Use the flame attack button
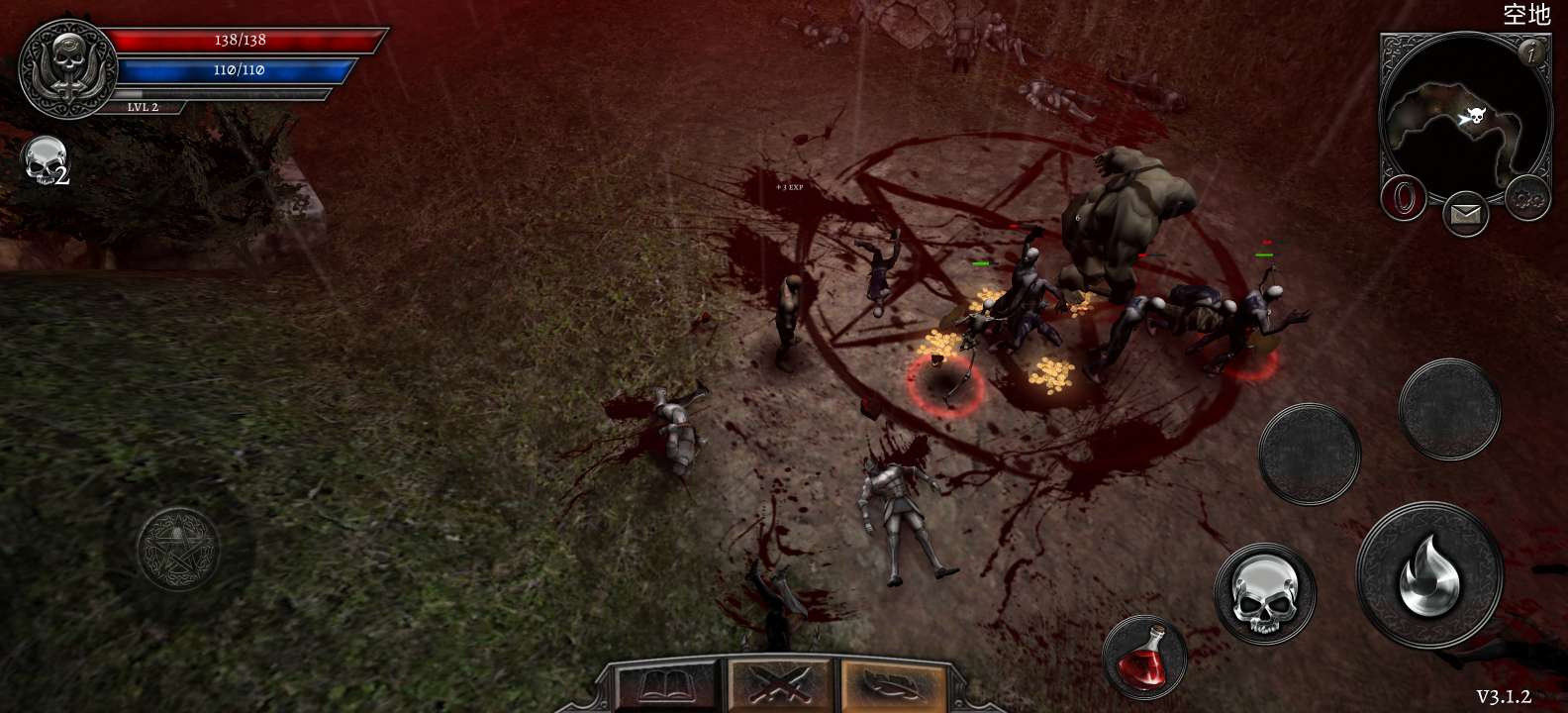 click(1429, 576)
